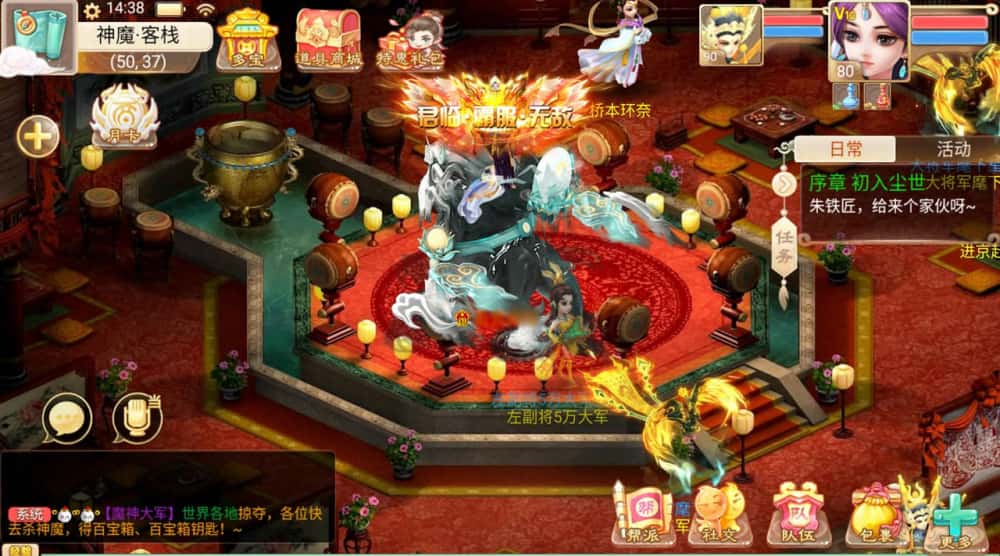Open settings via the gear icon
Viewport: 1000px width, 556px height.
click(92, 10)
